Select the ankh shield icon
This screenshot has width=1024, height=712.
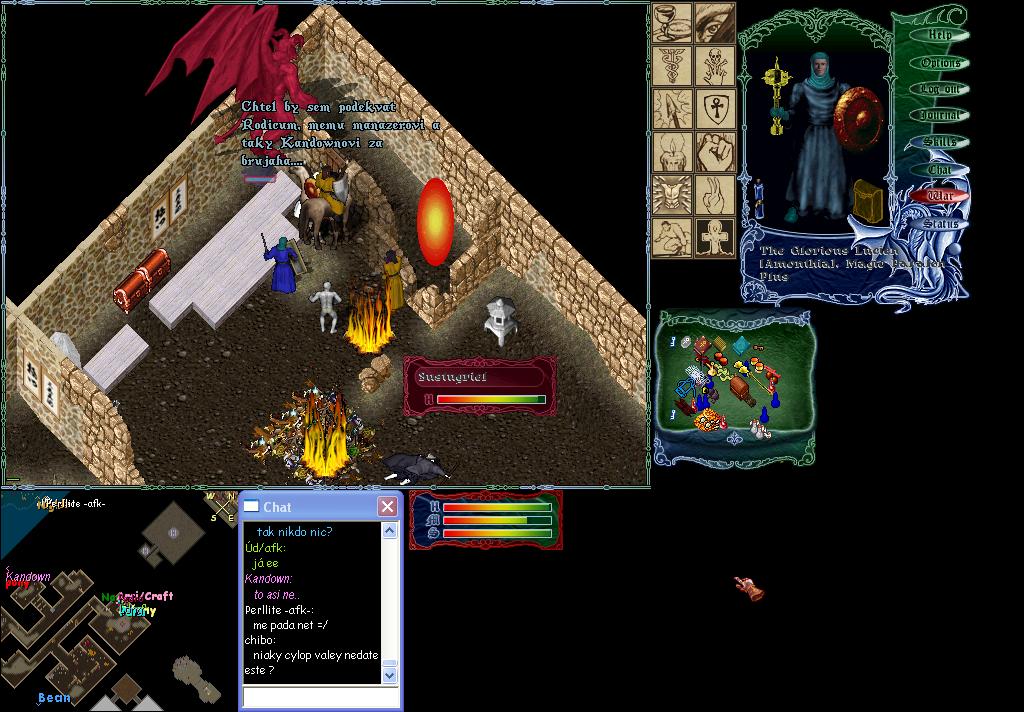point(714,109)
